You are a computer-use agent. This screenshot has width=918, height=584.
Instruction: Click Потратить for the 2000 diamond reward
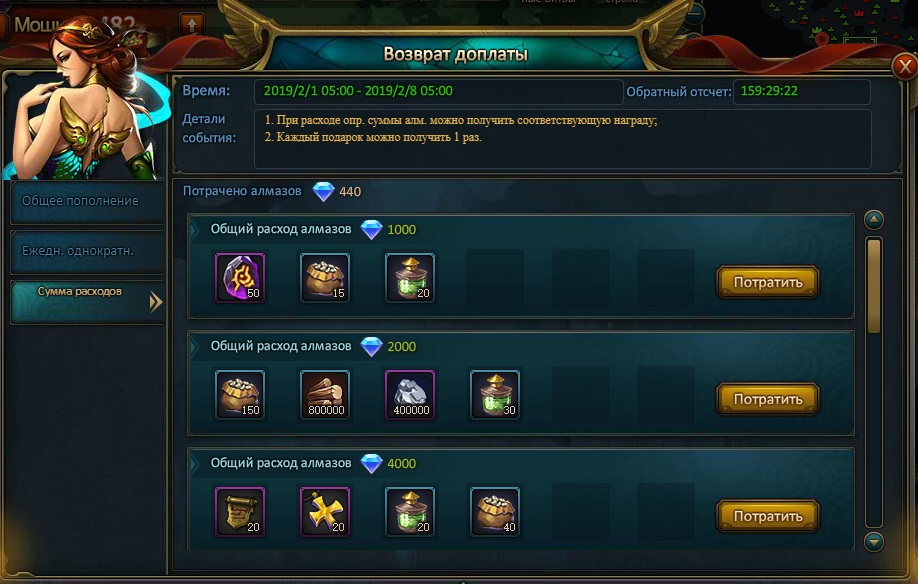(x=768, y=399)
